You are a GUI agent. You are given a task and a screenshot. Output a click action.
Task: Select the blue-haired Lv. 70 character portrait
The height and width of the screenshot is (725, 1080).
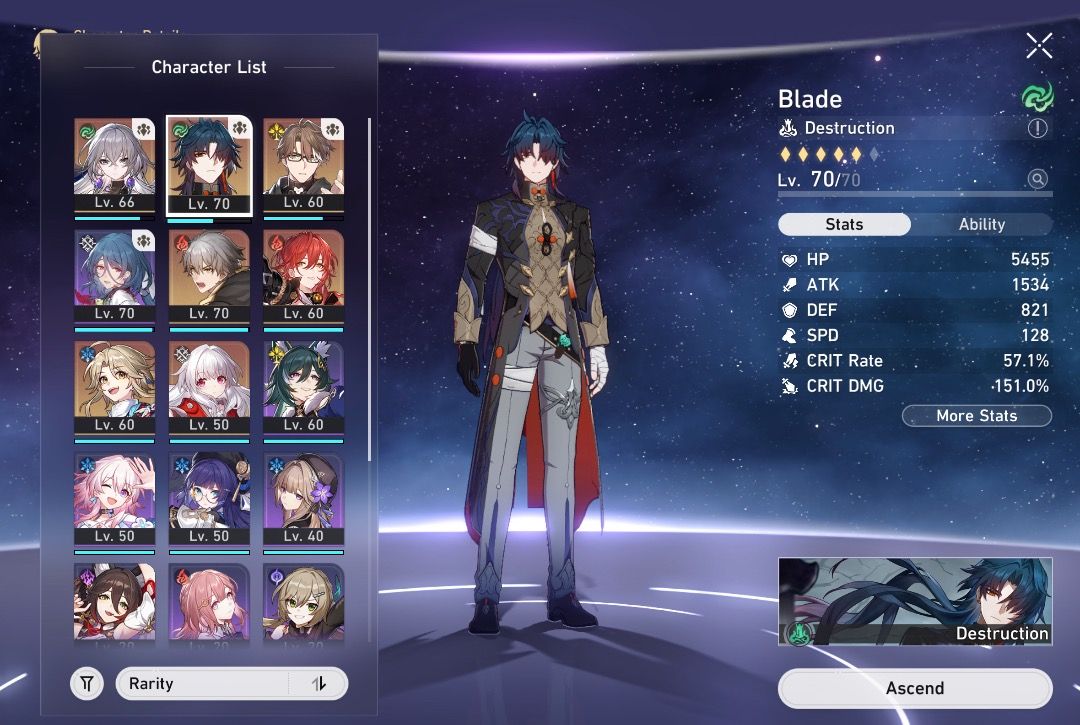pos(114,275)
